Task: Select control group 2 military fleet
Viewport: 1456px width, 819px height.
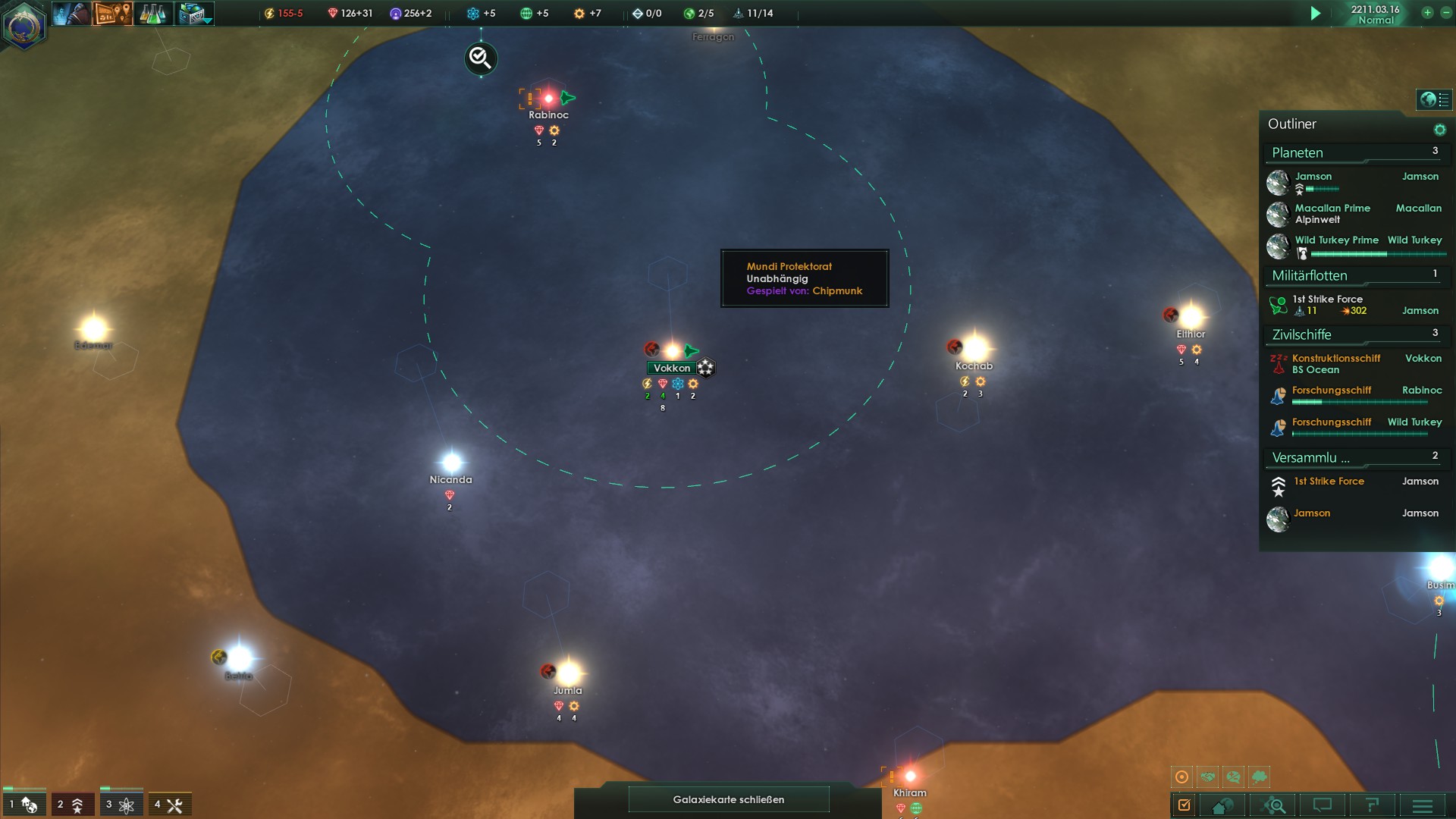Action: 72,805
